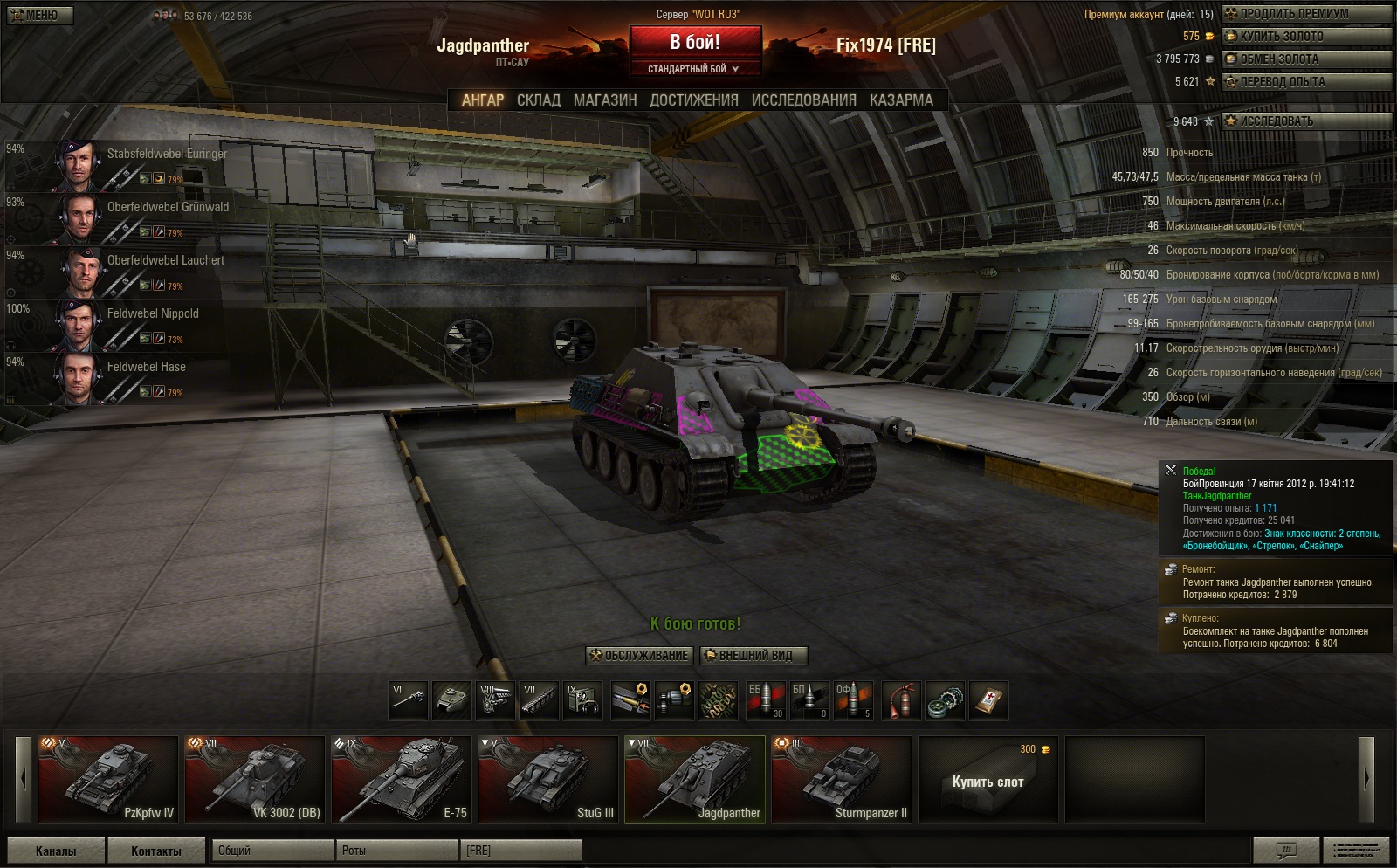Show the КАЗАРМА tab

(901, 100)
